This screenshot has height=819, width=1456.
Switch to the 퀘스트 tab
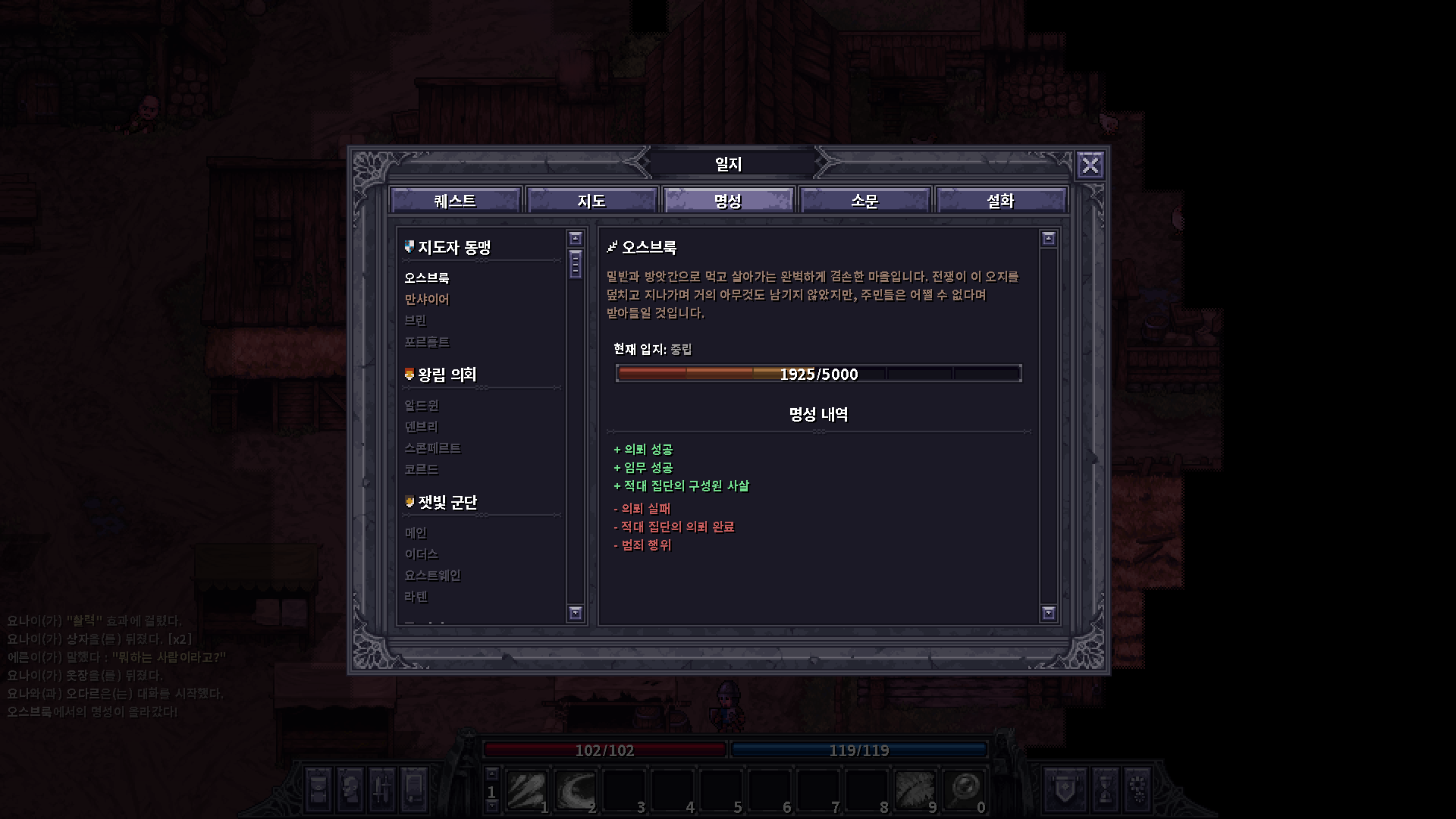pyautogui.click(x=455, y=200)
